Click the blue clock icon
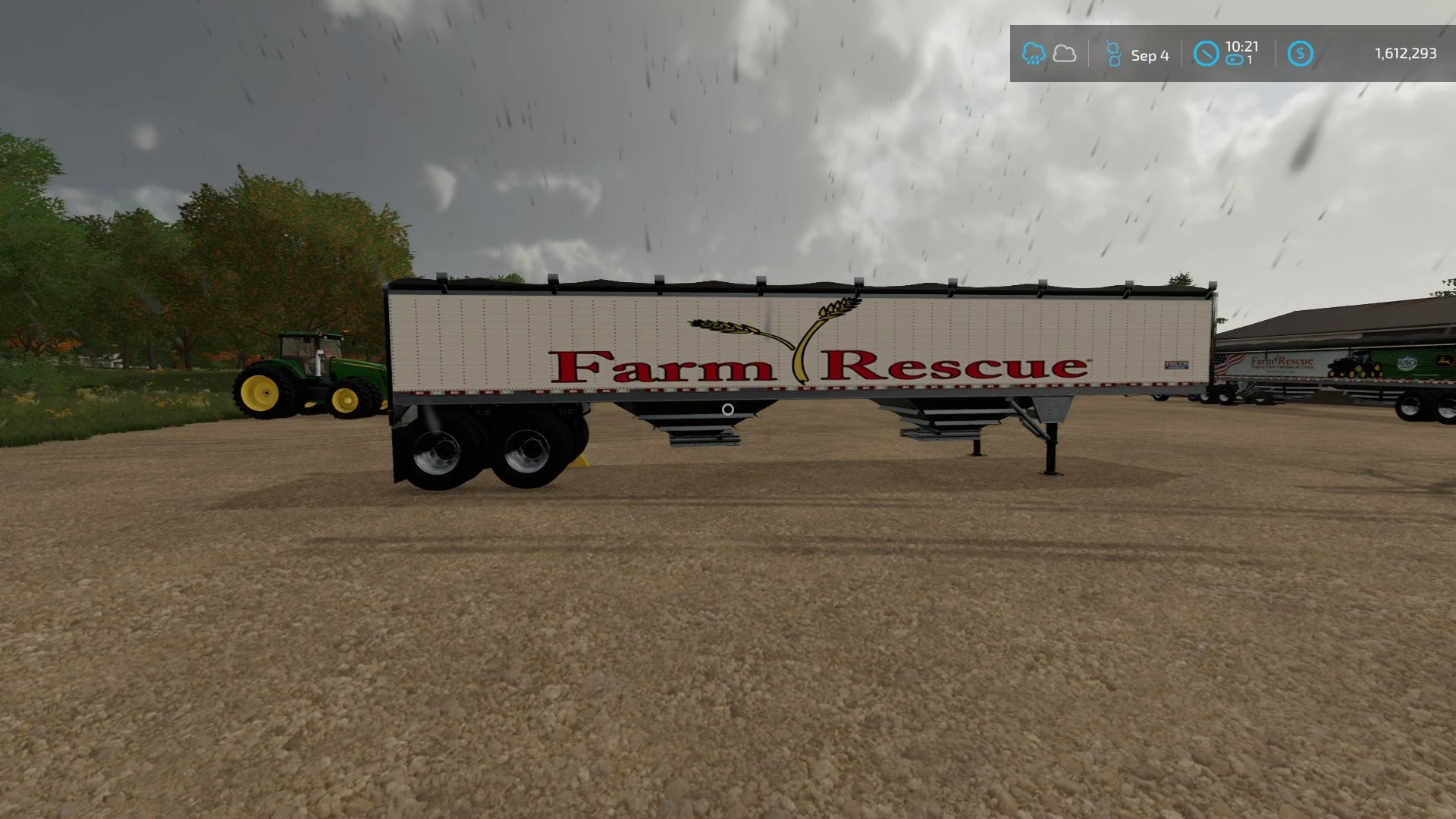 pos(1206,54)
